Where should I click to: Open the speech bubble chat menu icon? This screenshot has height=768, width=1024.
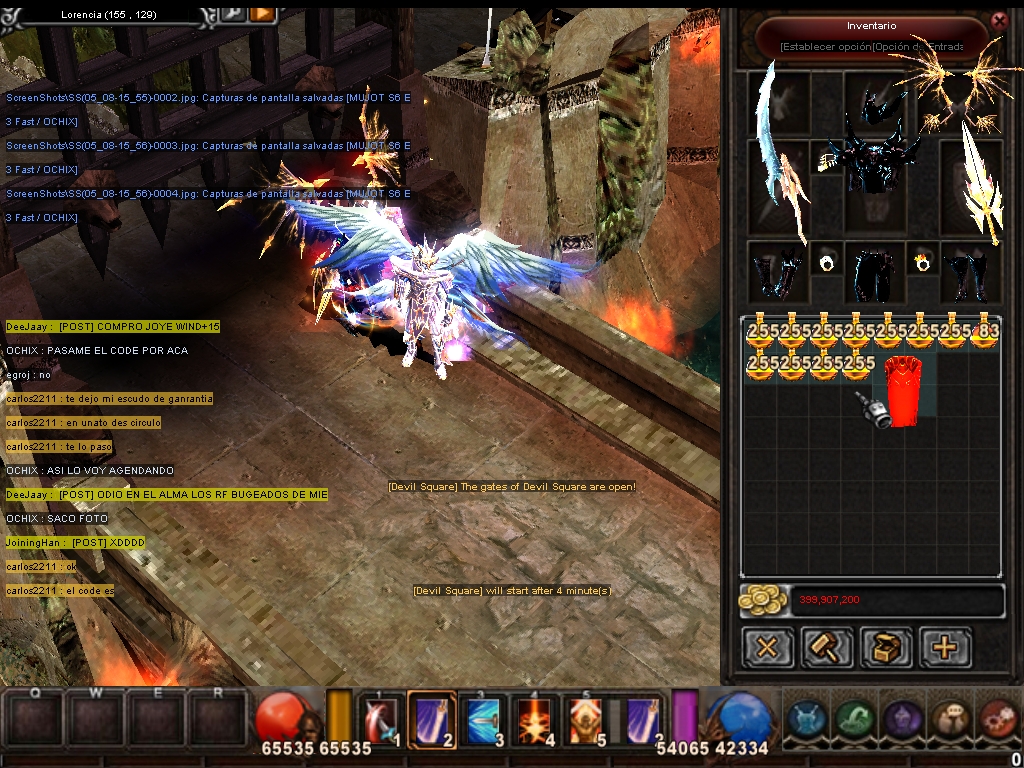click(x=951, y=718)
